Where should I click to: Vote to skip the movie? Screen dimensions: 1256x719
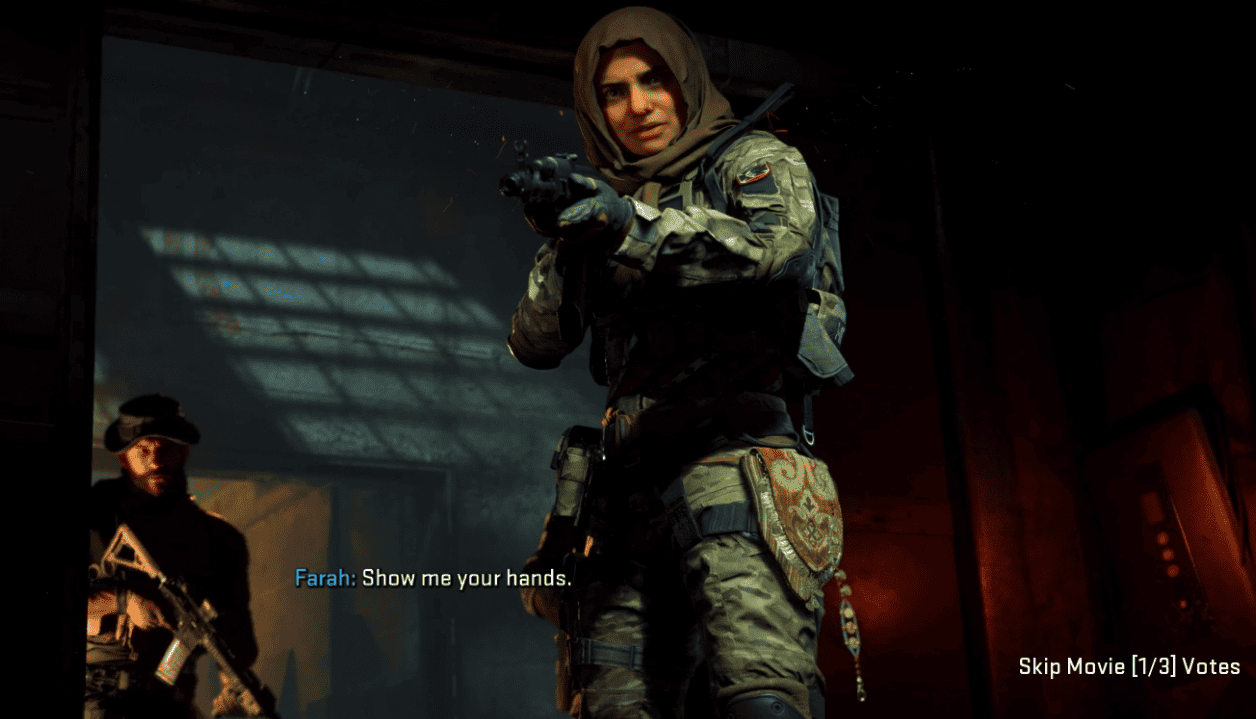[x=1129, y=667]
